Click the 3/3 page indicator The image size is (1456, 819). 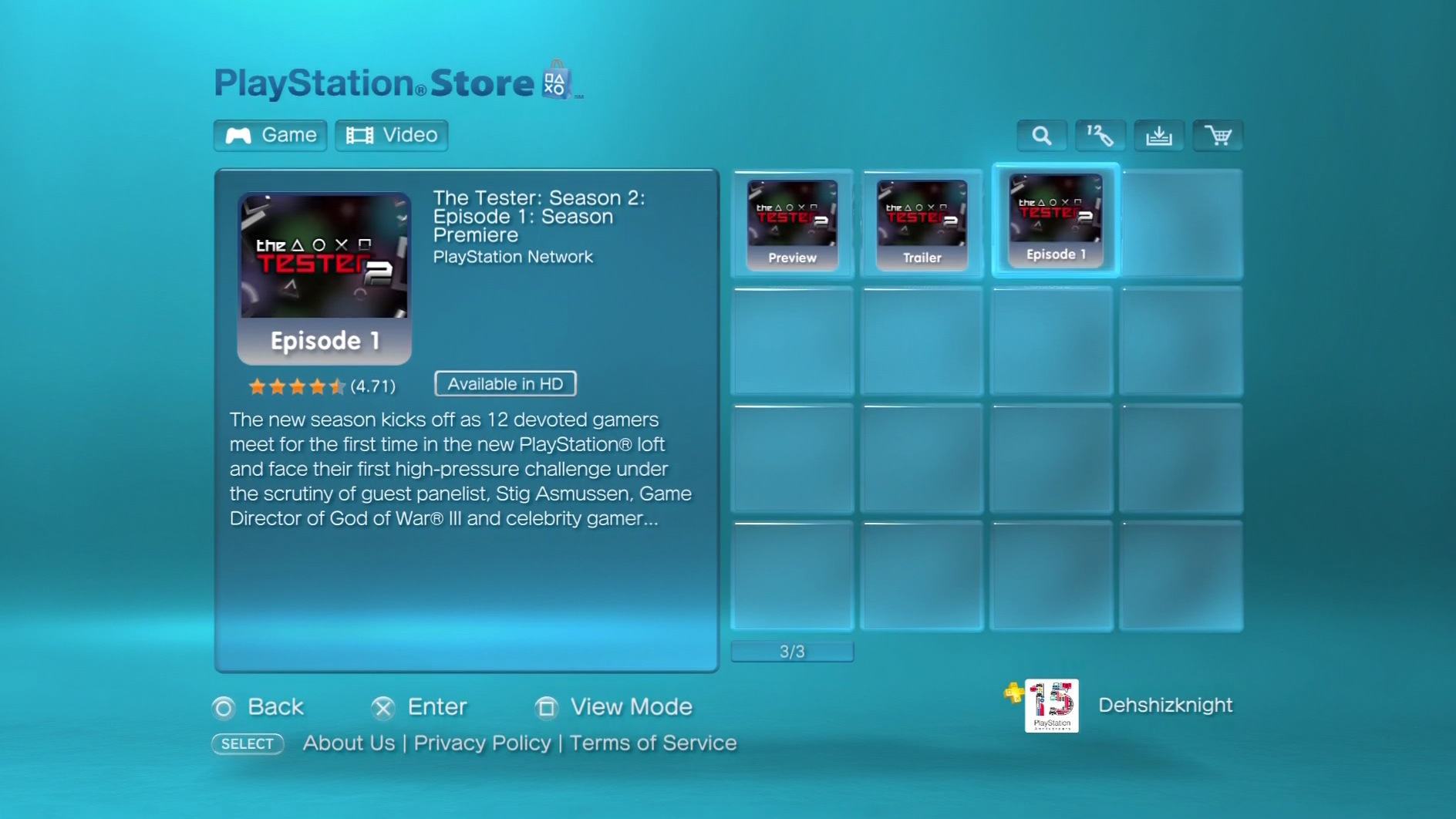(x=791, y=650)
